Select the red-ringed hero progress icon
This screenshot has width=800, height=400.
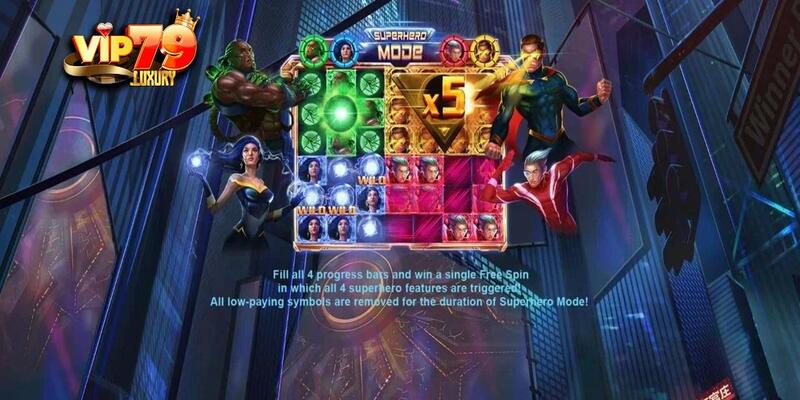point(455,47)
